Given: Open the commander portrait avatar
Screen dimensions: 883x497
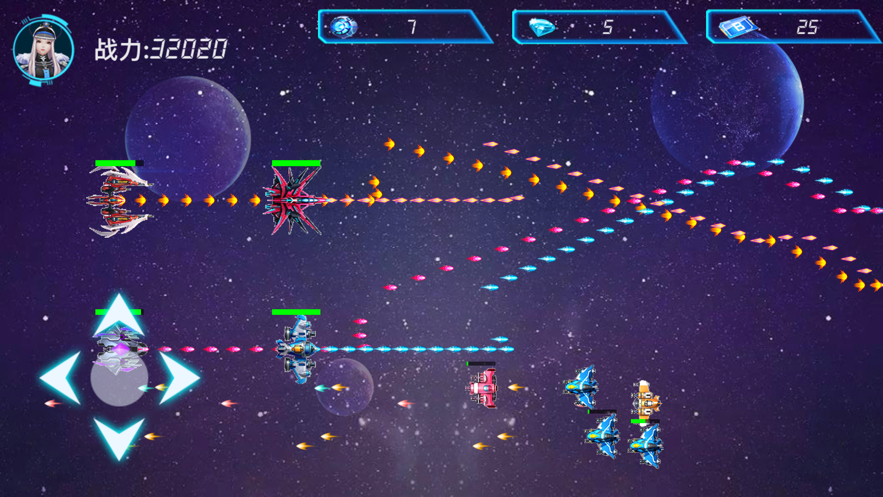Looking at the screenshot, I should pos(44,48).
